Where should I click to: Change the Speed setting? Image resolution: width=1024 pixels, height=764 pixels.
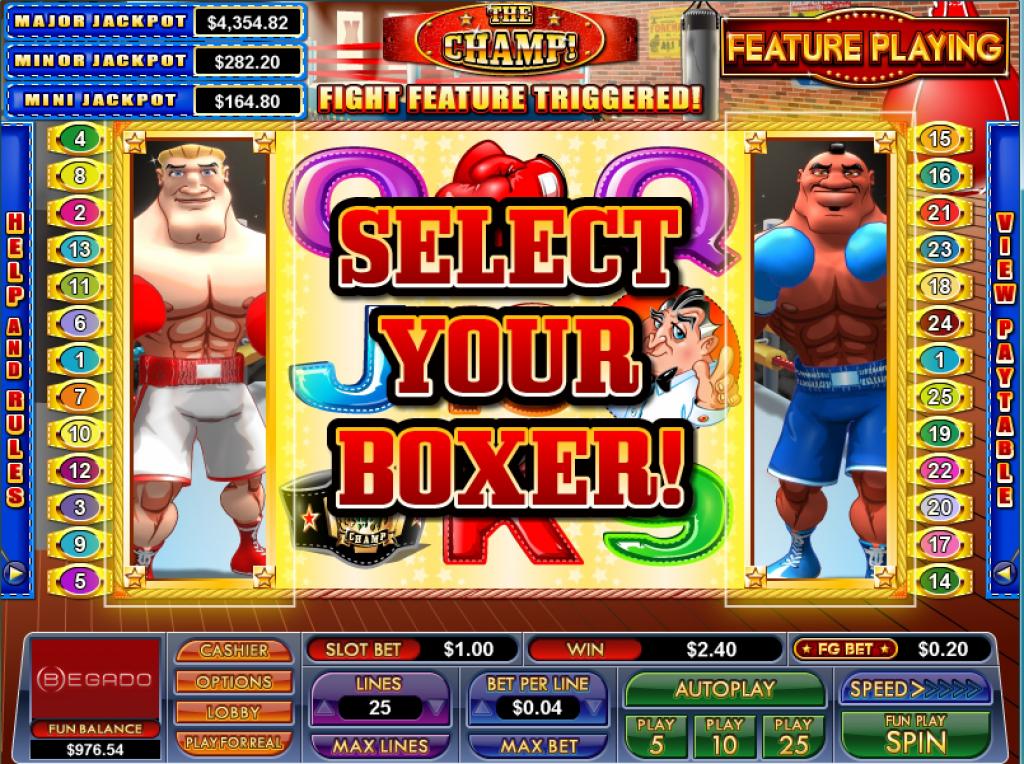tap(915, 689)
